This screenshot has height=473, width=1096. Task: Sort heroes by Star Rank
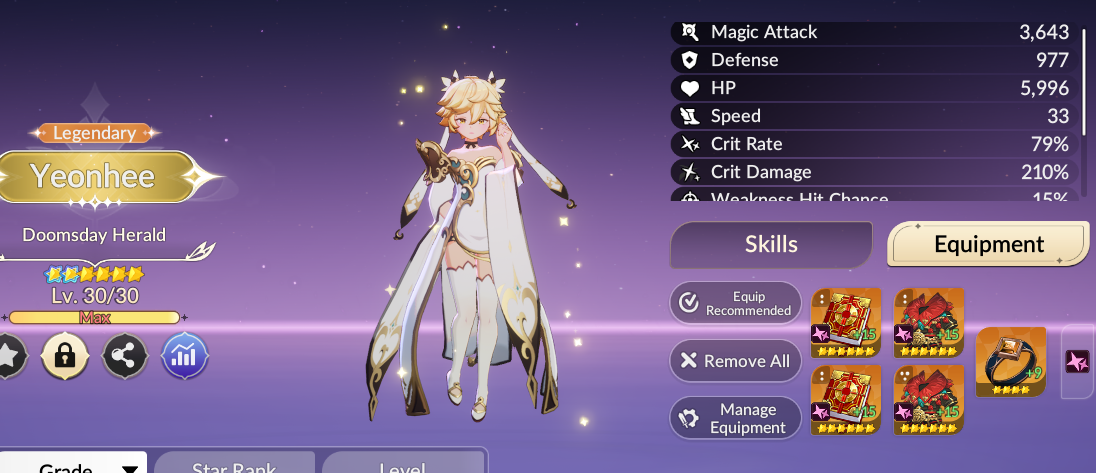click(x=235, y=465)
